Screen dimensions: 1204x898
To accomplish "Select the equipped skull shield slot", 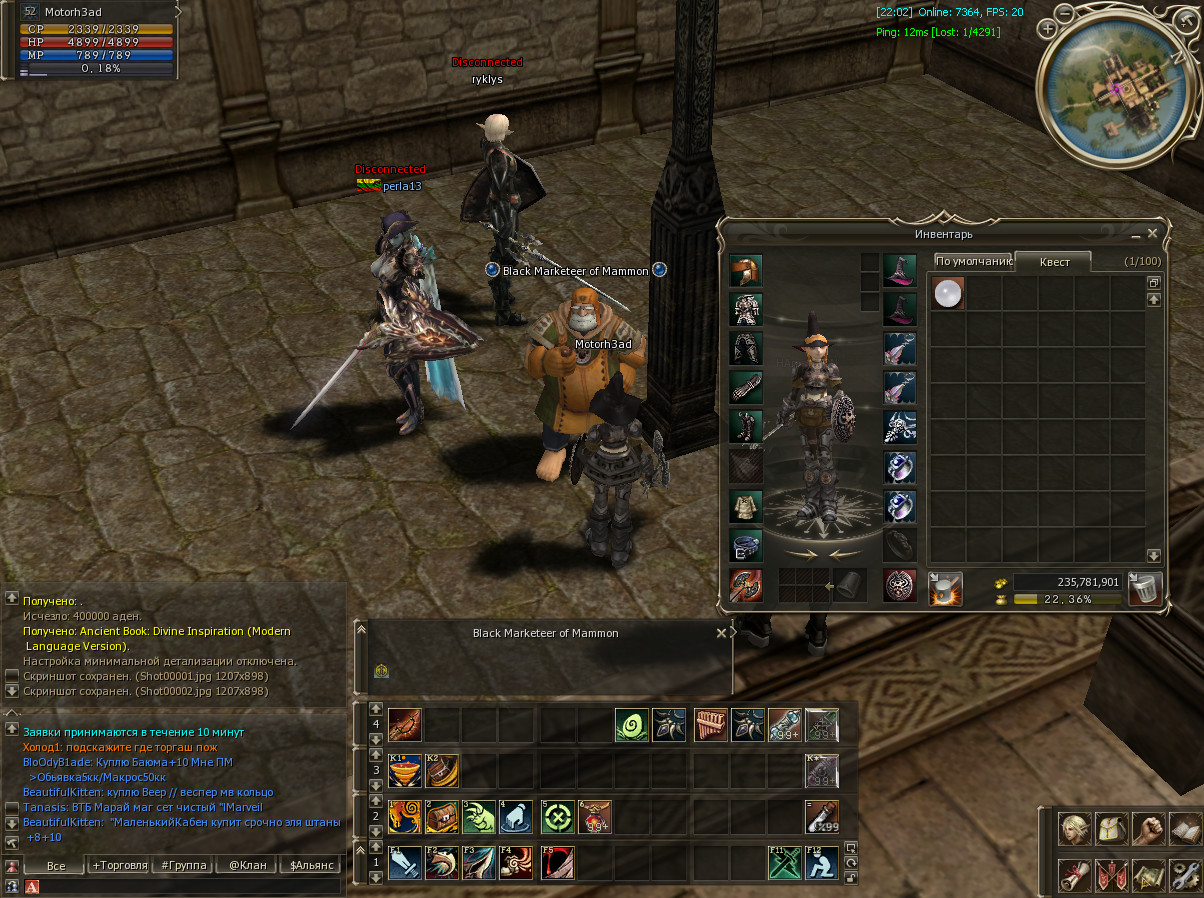I will (900, 586).
